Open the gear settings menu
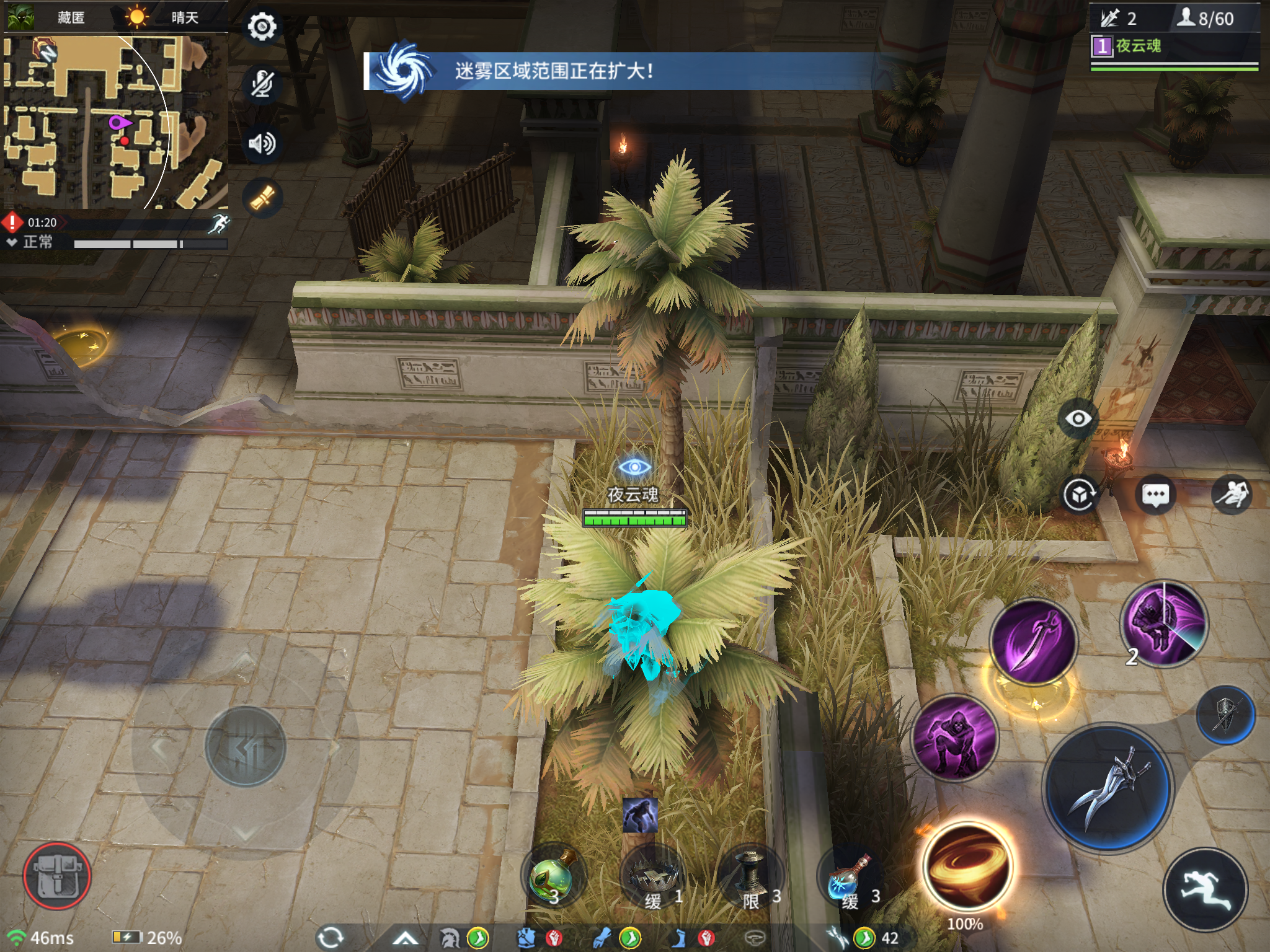The width and height of the screenshot is (1270, 952). (x=262, y=27)
